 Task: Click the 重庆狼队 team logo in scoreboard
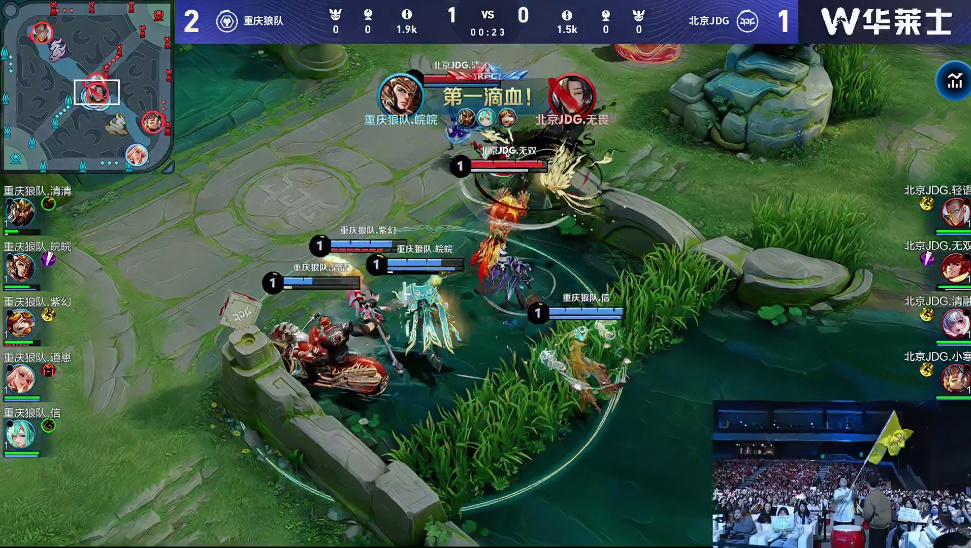click(227, 21)
